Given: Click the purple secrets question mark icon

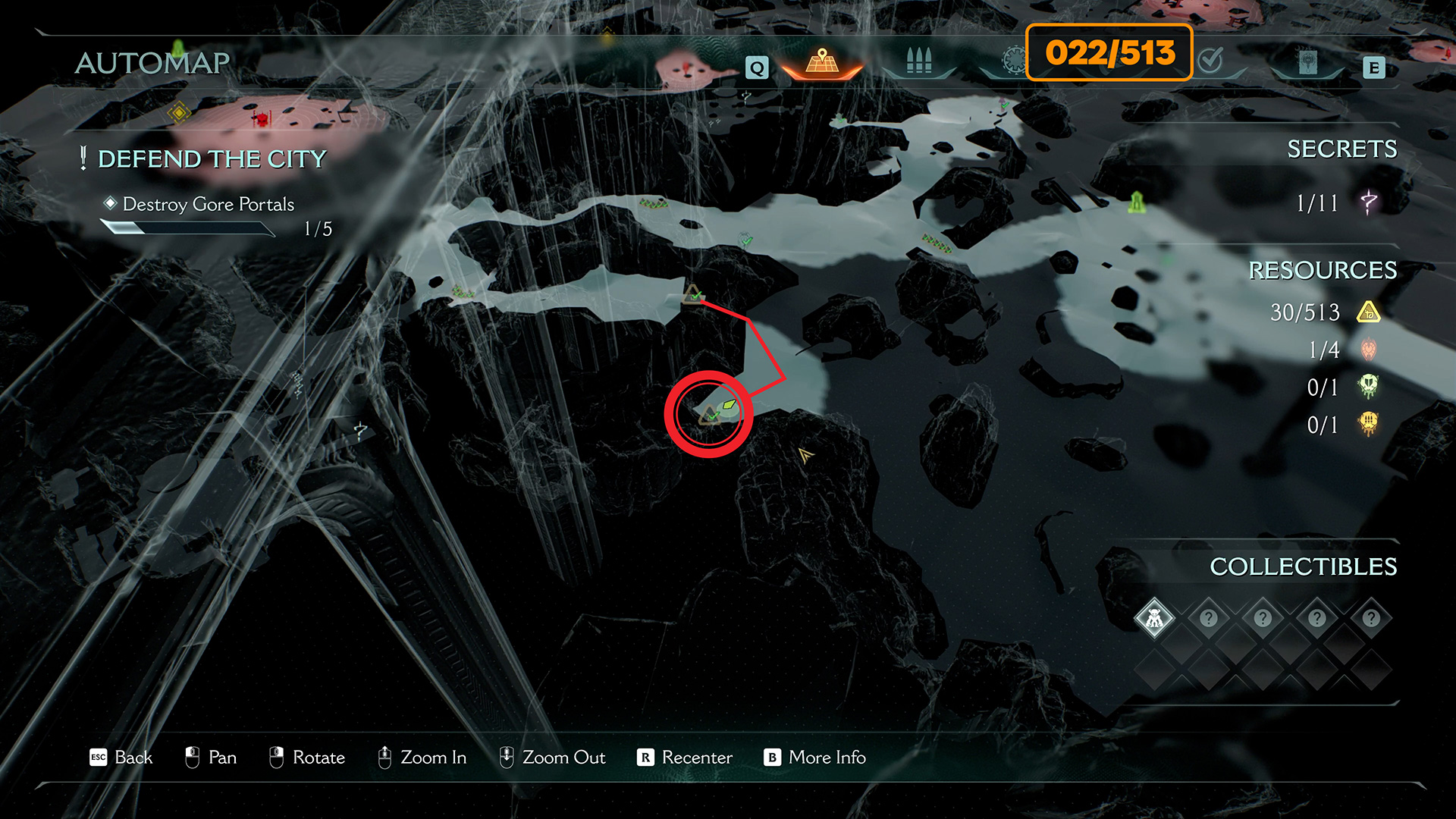Looking at the screenshot, I should coord(1369,202).
